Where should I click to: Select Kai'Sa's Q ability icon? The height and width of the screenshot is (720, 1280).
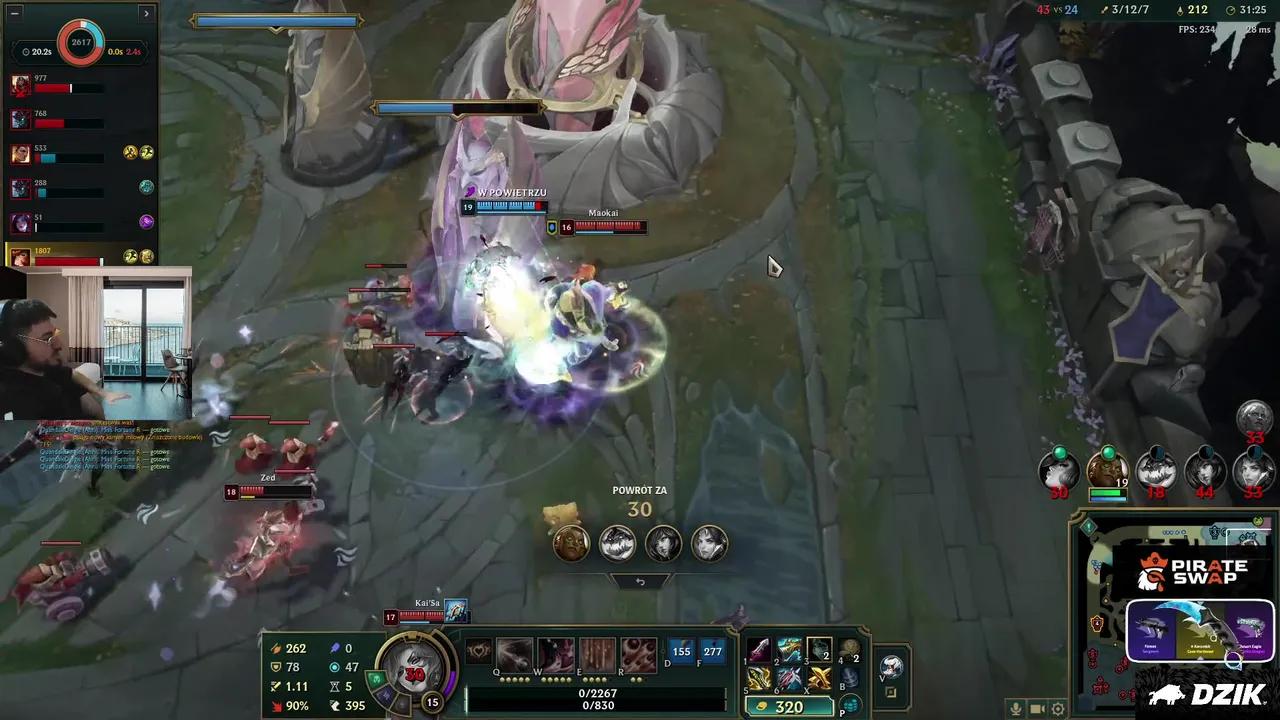coord(515,651)
